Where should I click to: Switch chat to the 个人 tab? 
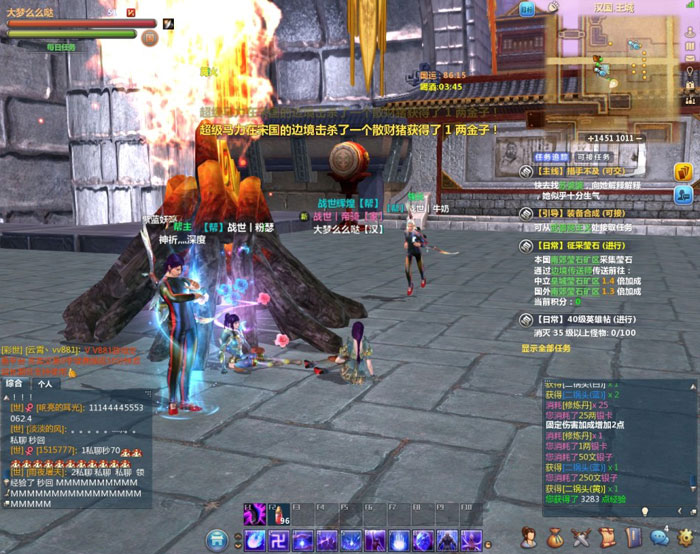coord(45,383)
